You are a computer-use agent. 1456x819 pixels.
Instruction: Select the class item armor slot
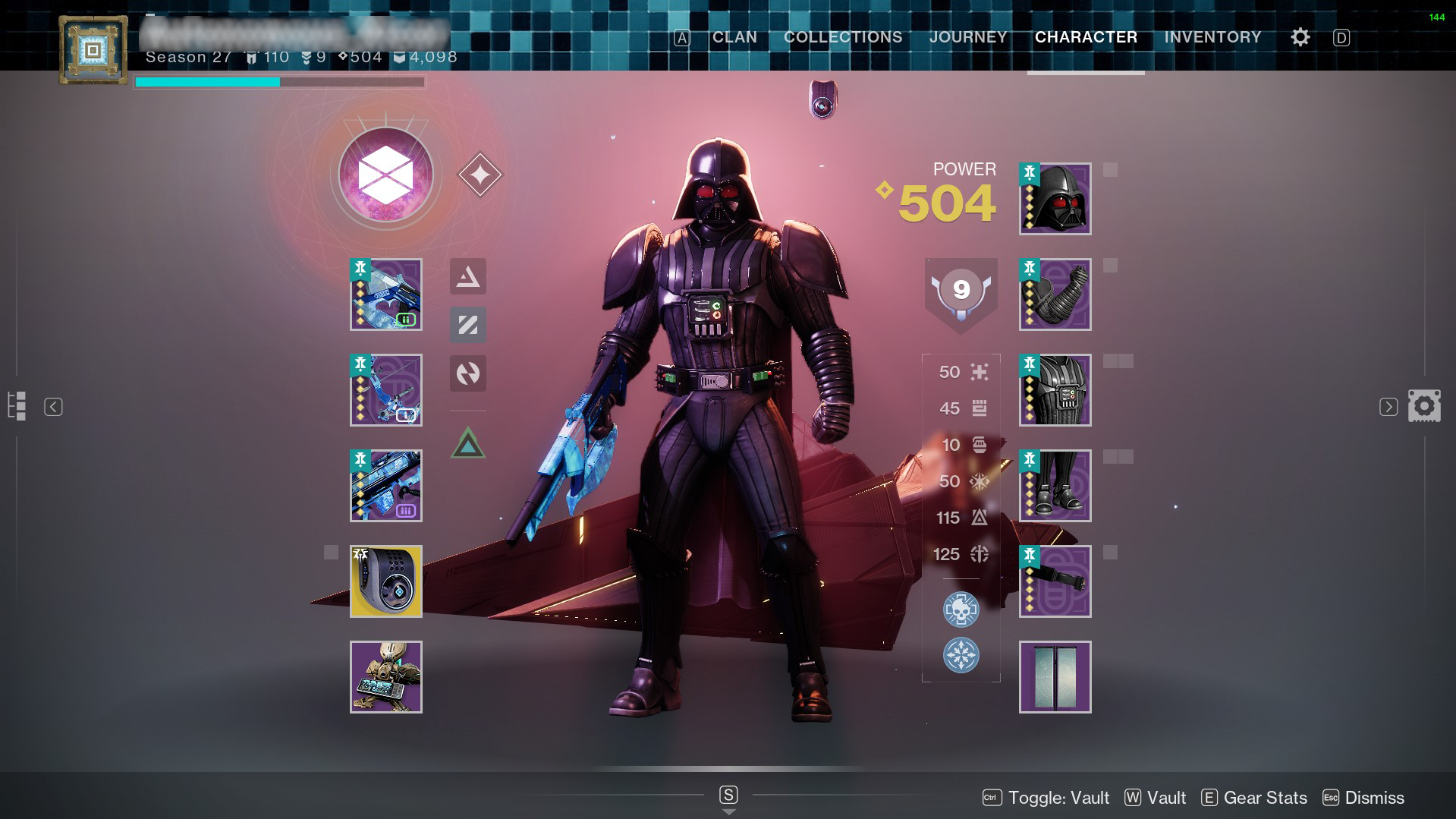[1055, 581]
